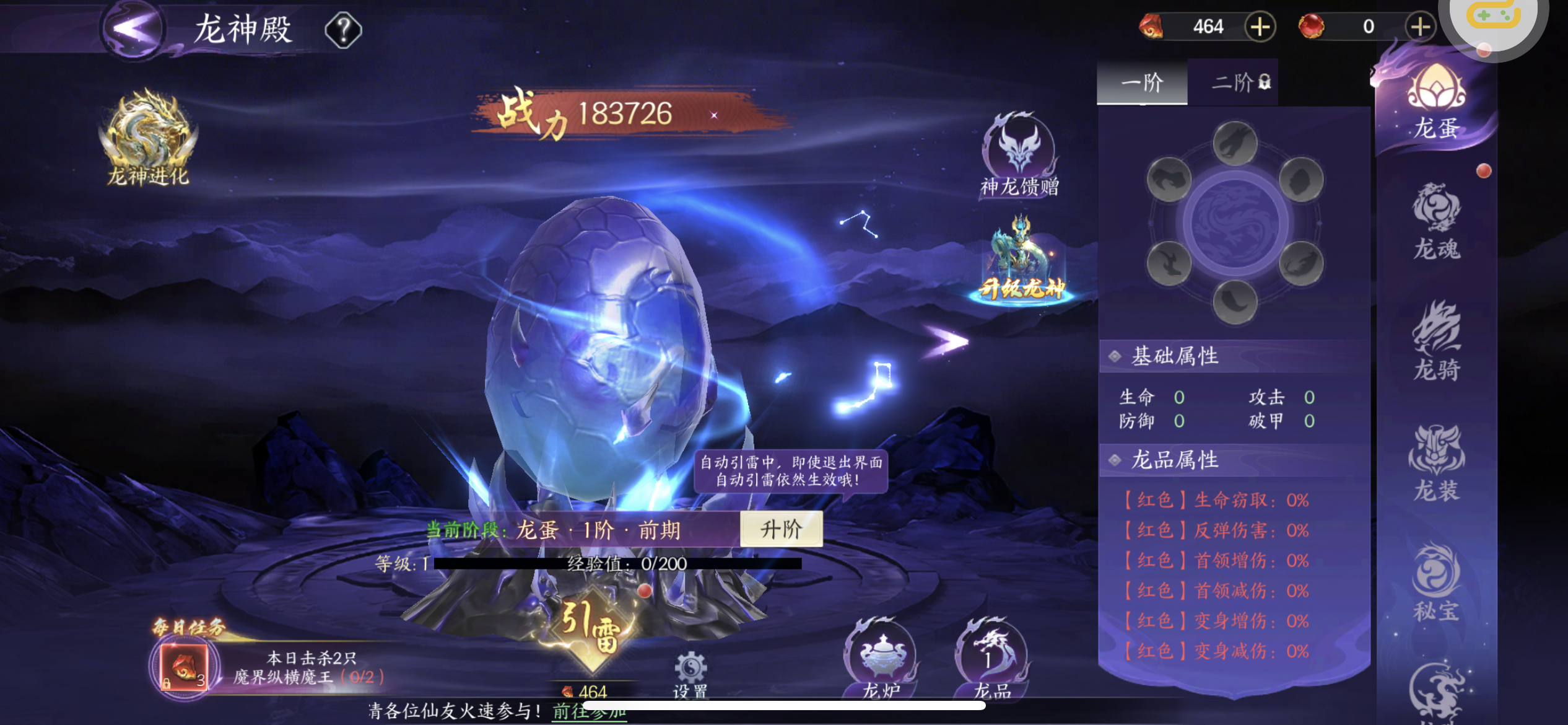1568x725 pixels.
Task: Activate the 引雷 thunder button
Action: point(590,626)
